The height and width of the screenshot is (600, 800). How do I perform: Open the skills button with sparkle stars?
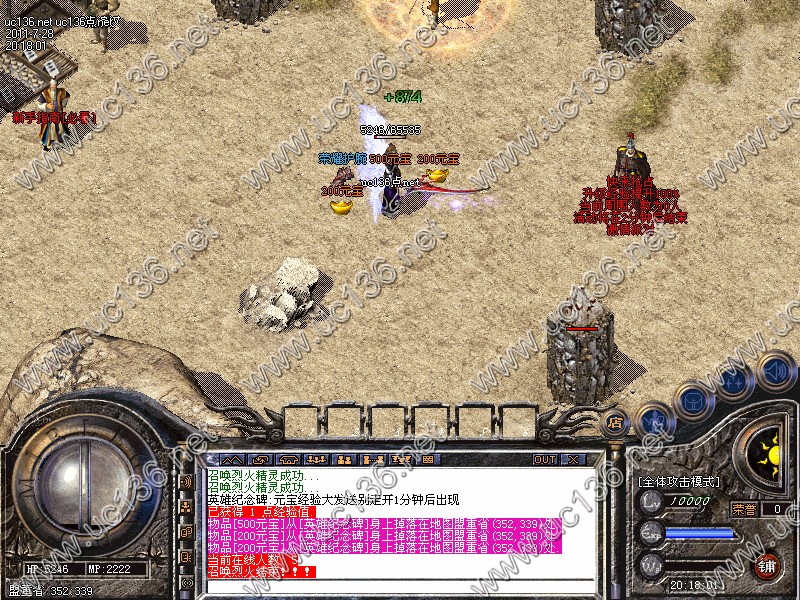(x=735, y=382)
